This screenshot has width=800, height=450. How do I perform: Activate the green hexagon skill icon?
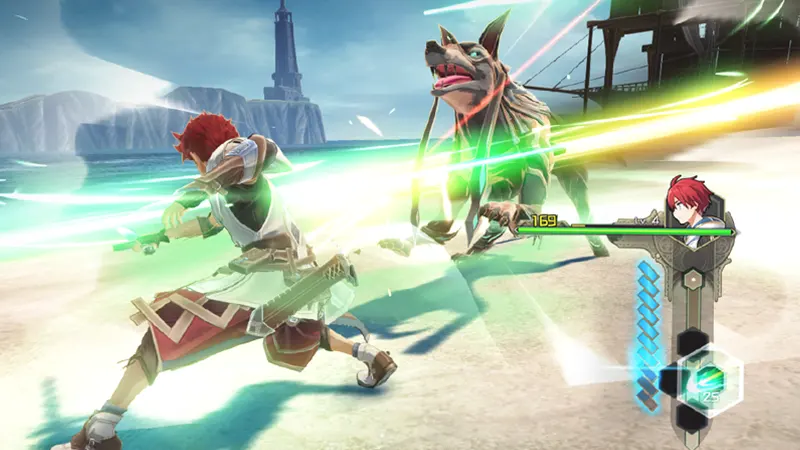708,380
